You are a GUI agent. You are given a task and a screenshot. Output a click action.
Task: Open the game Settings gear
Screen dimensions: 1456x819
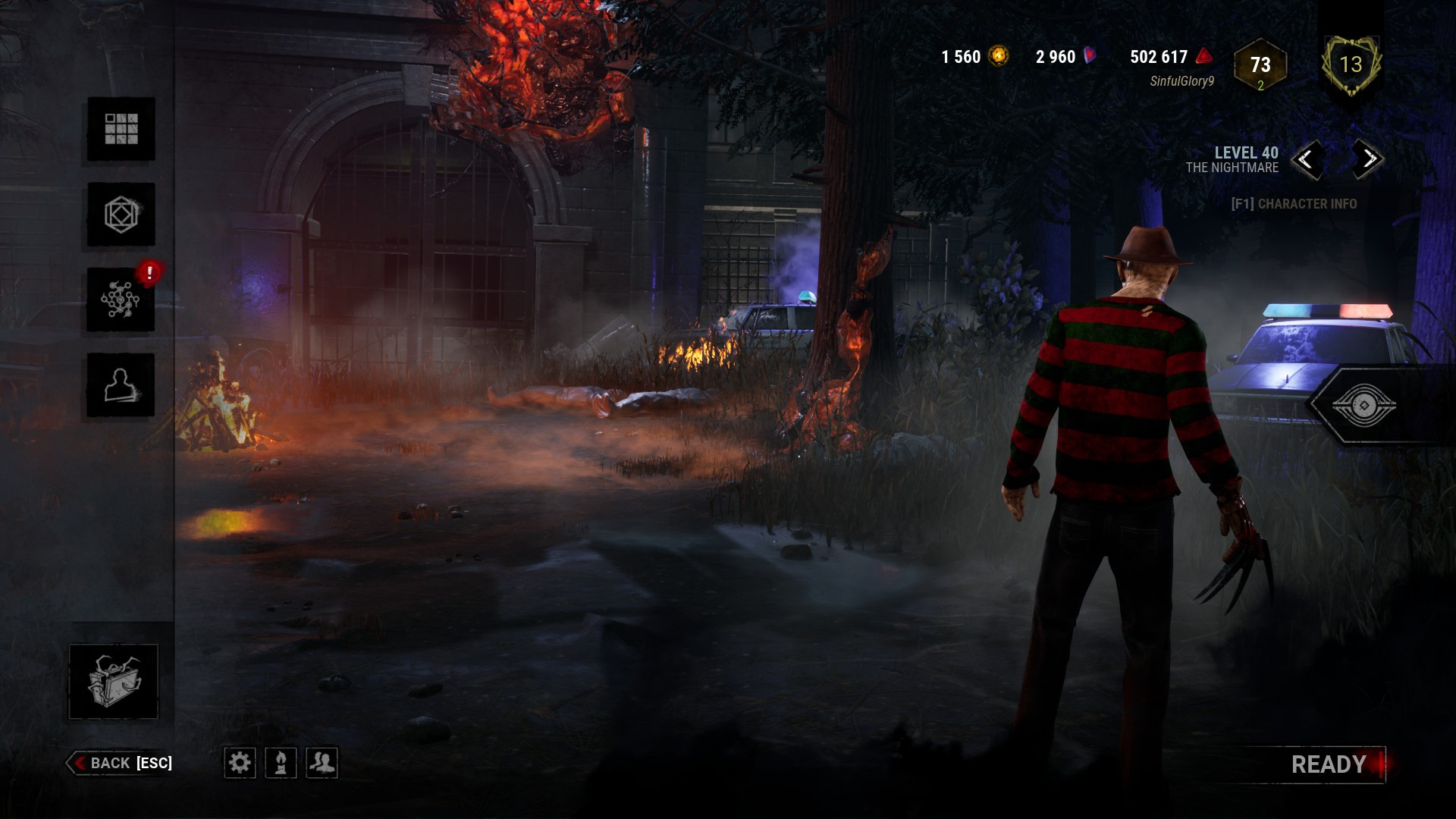tap(242, 763)
